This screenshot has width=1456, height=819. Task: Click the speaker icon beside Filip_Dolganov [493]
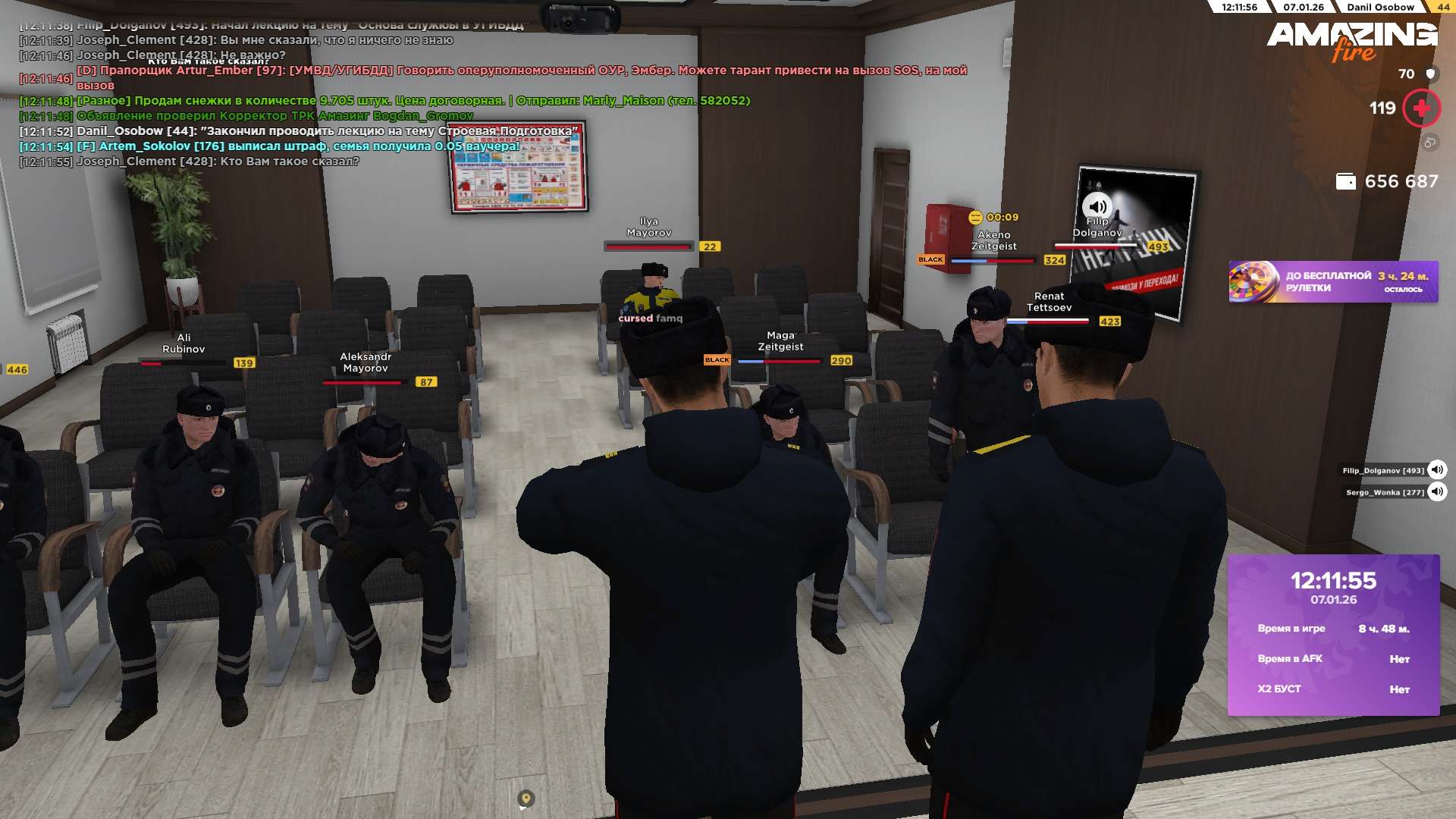1436,470
